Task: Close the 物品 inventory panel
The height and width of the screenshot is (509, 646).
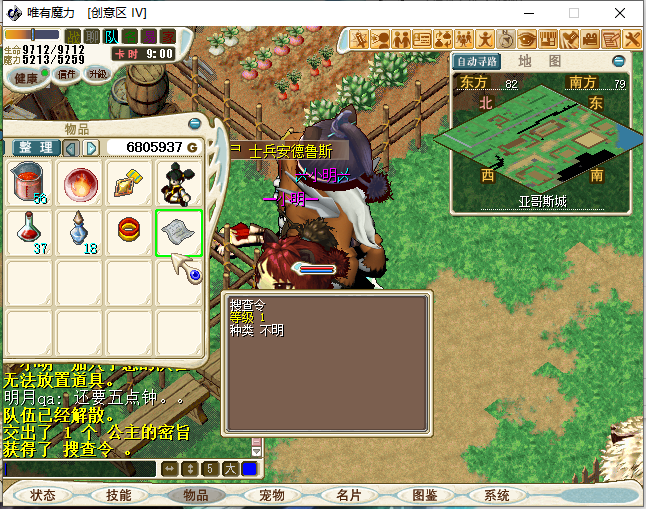Action: 194,123
